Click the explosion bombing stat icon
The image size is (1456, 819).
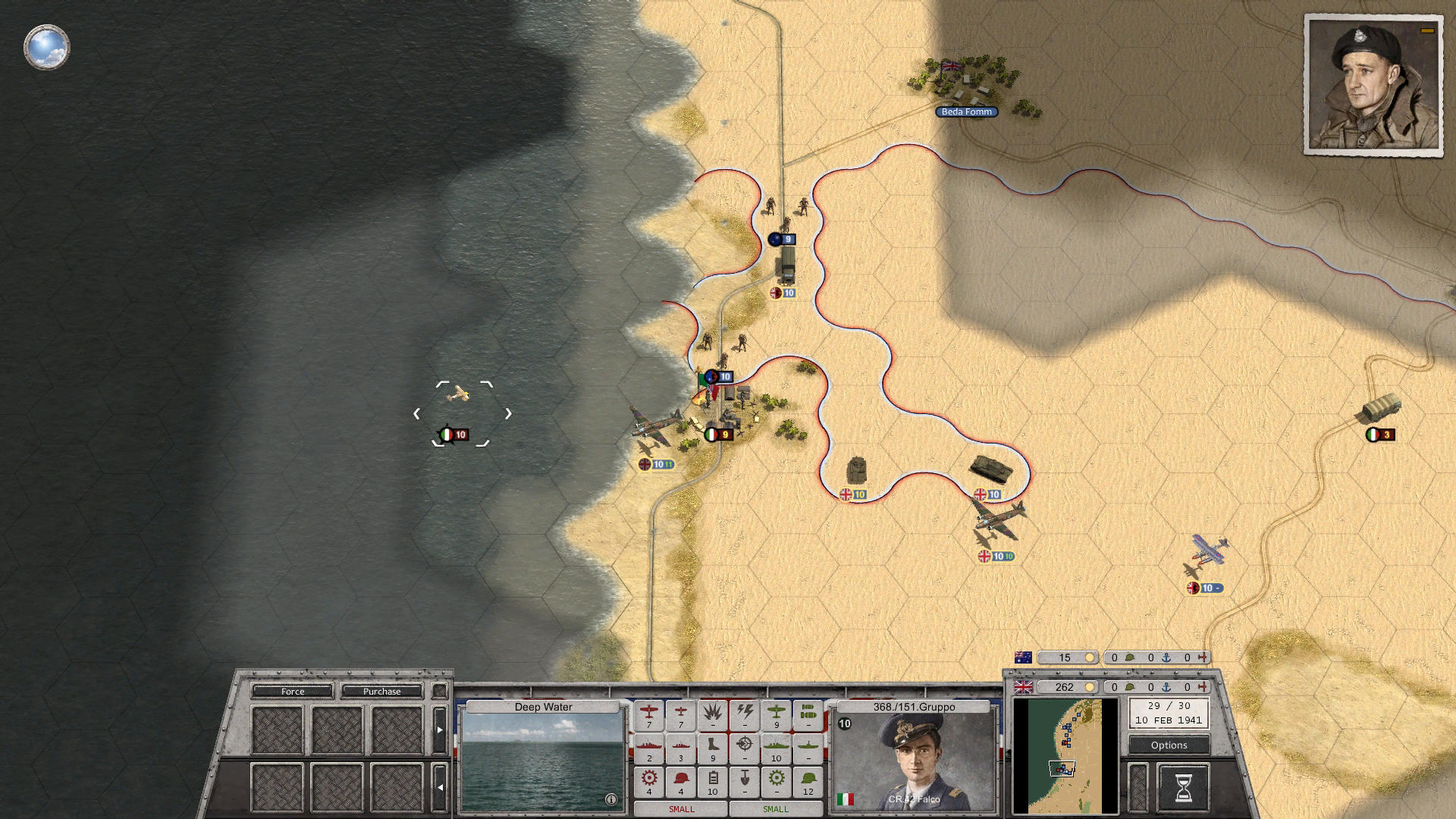(x=711, y=712)
